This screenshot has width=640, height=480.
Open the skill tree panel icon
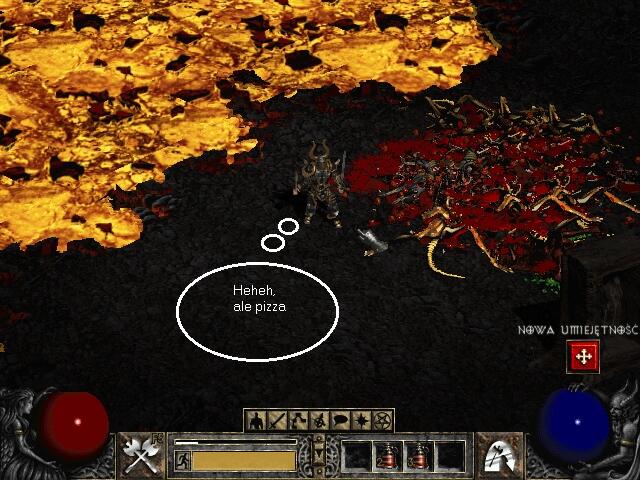pyautogui.click(x=298, y=421)
